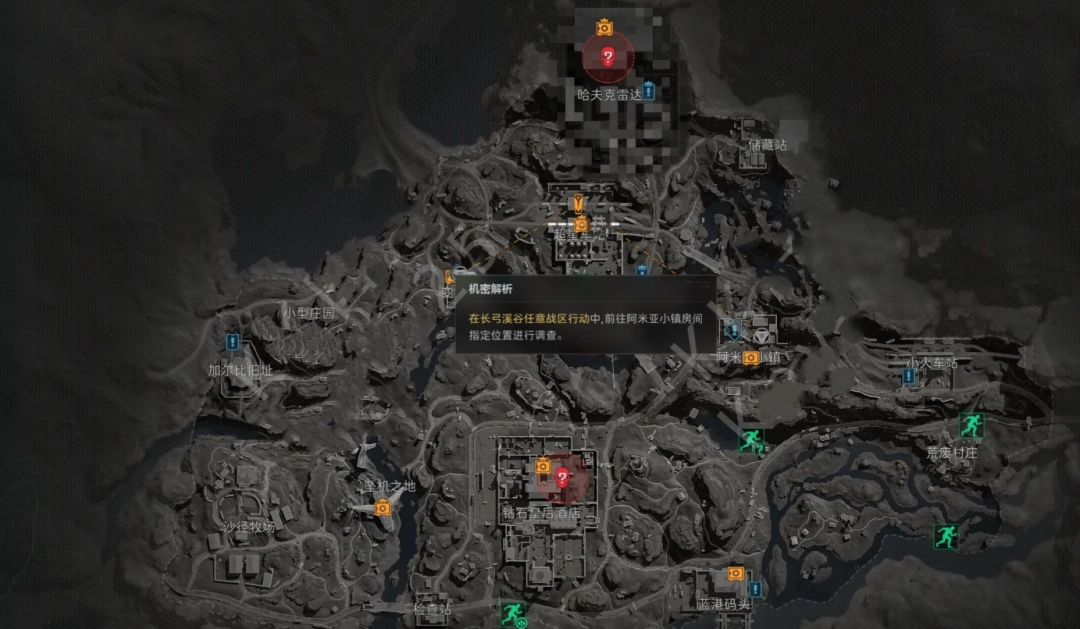Click the blue marker at 小火车站

(908, 376)
